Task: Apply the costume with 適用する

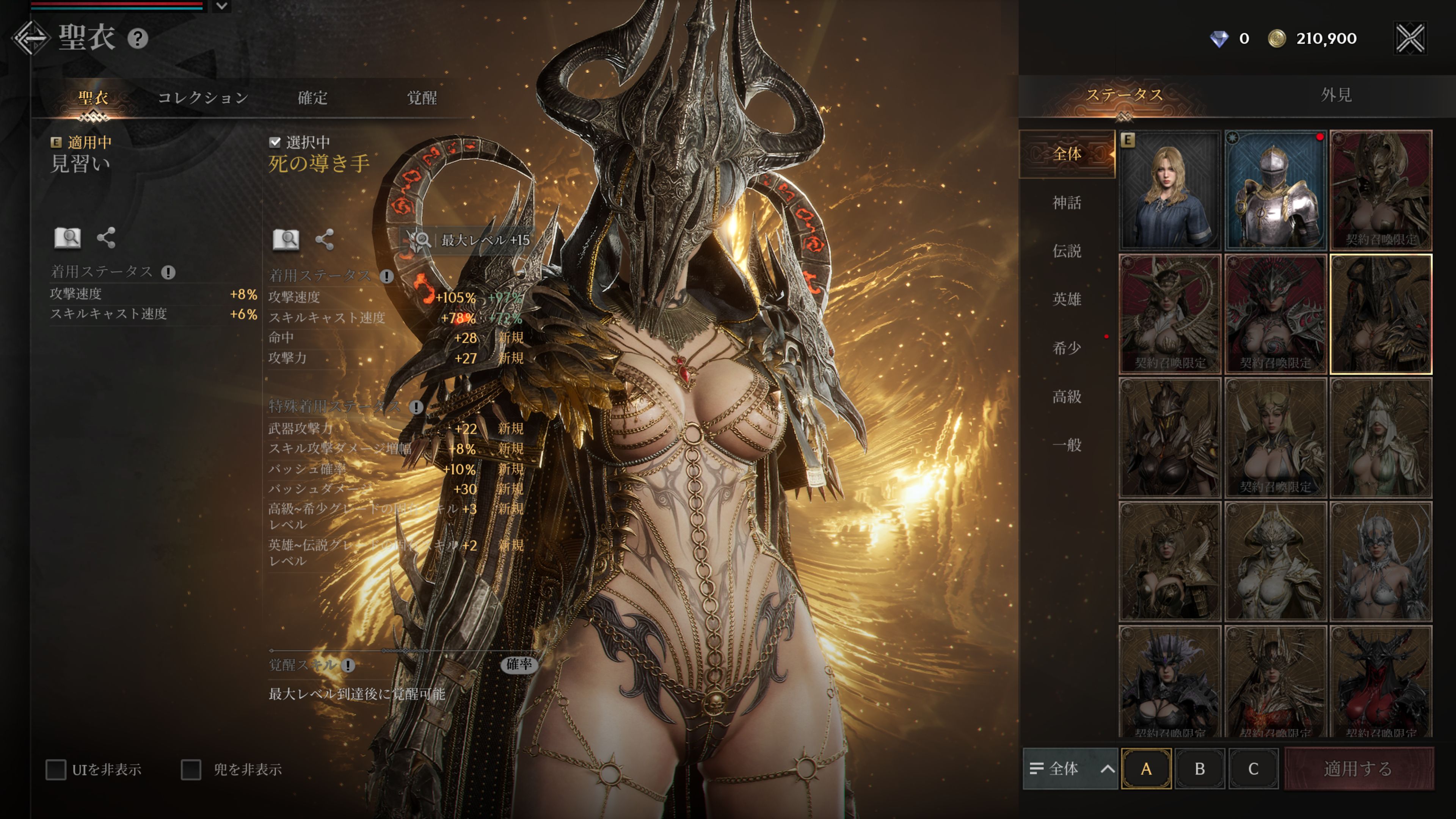Action: click(x=1358, y=769)
